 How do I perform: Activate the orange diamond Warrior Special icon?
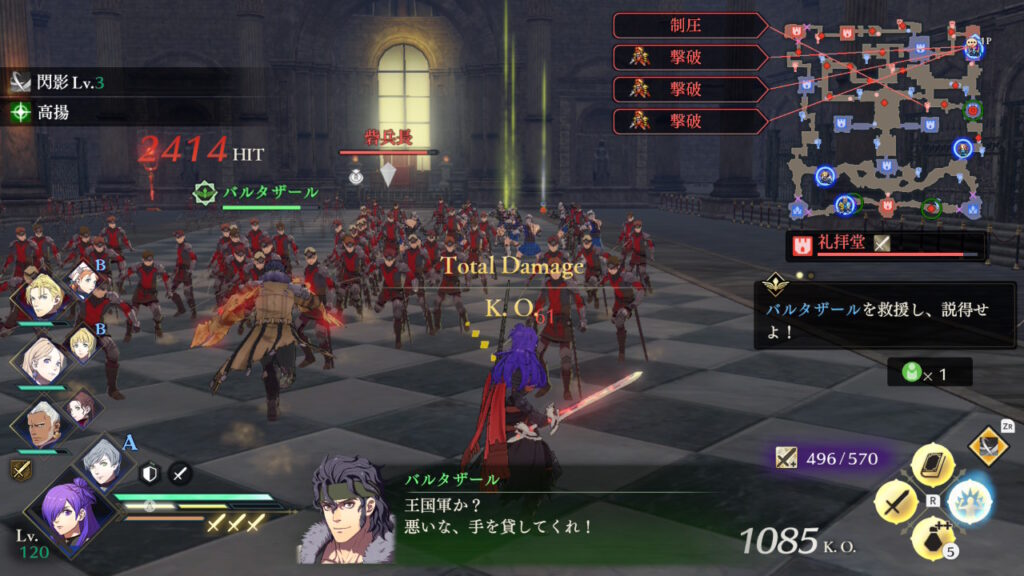(988, 447)
